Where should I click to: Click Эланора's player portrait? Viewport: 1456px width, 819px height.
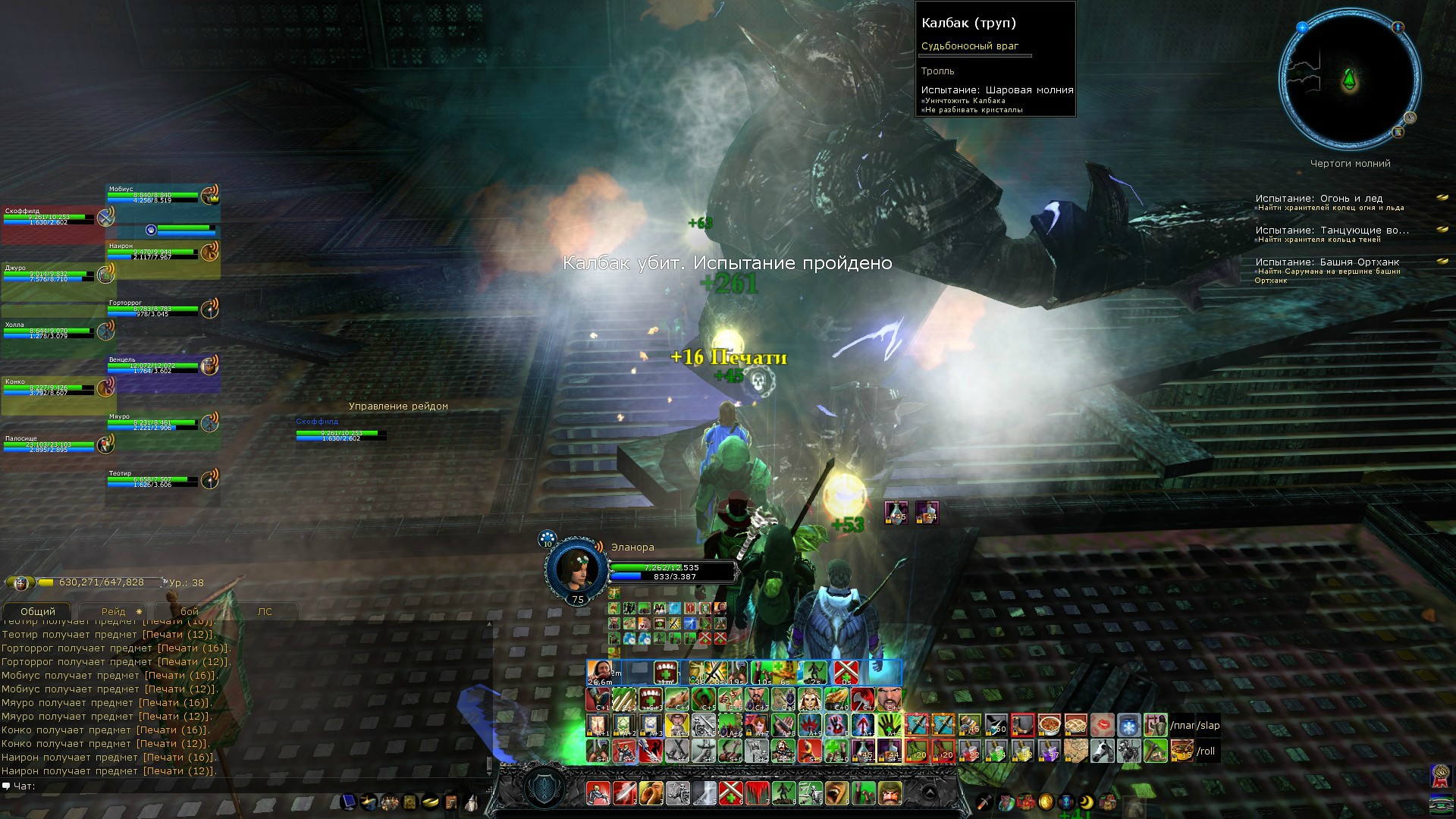tap(576, 567)
